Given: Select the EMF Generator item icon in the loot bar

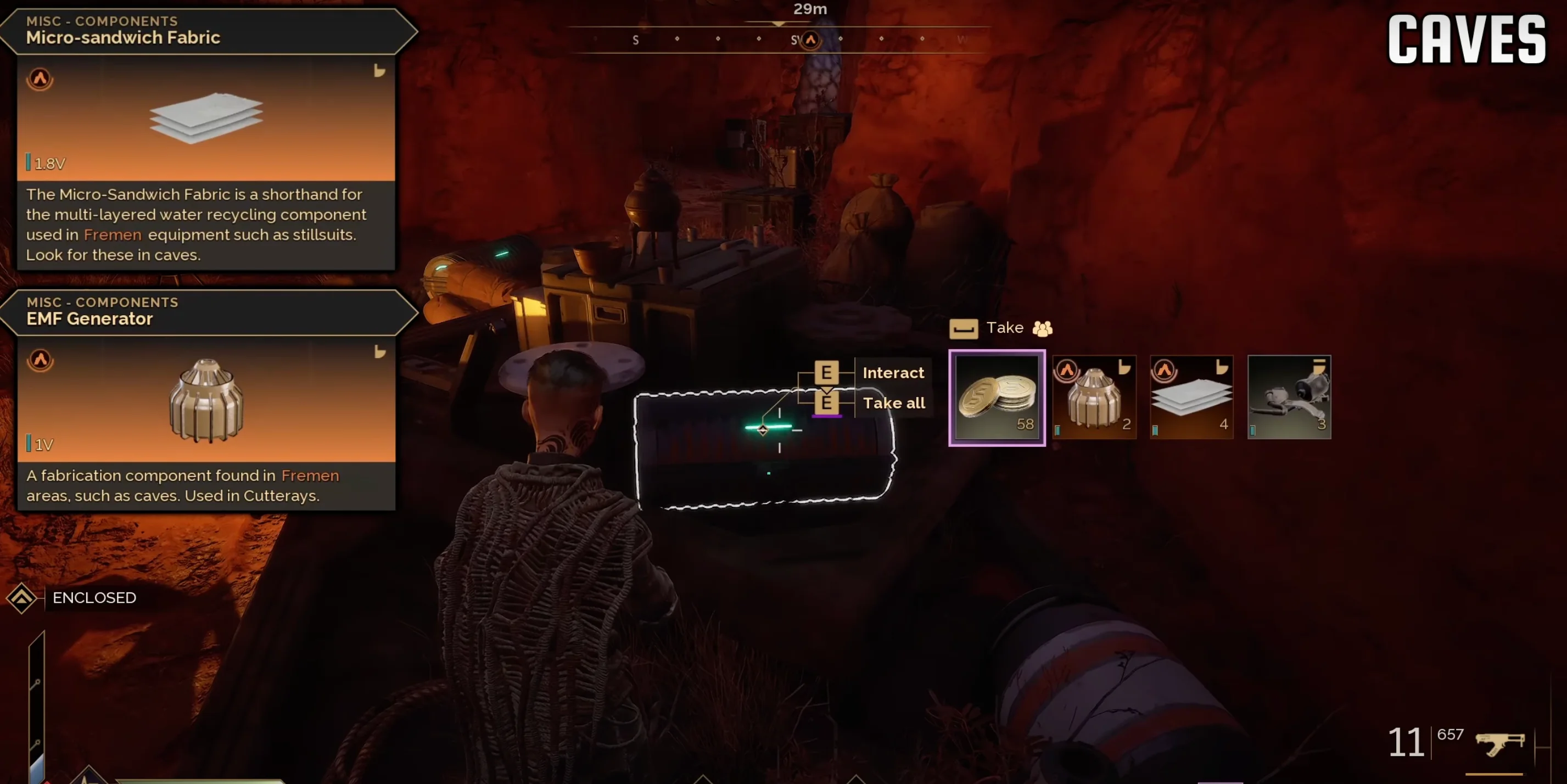Looking at the screenshot, I should (1094, 399).
